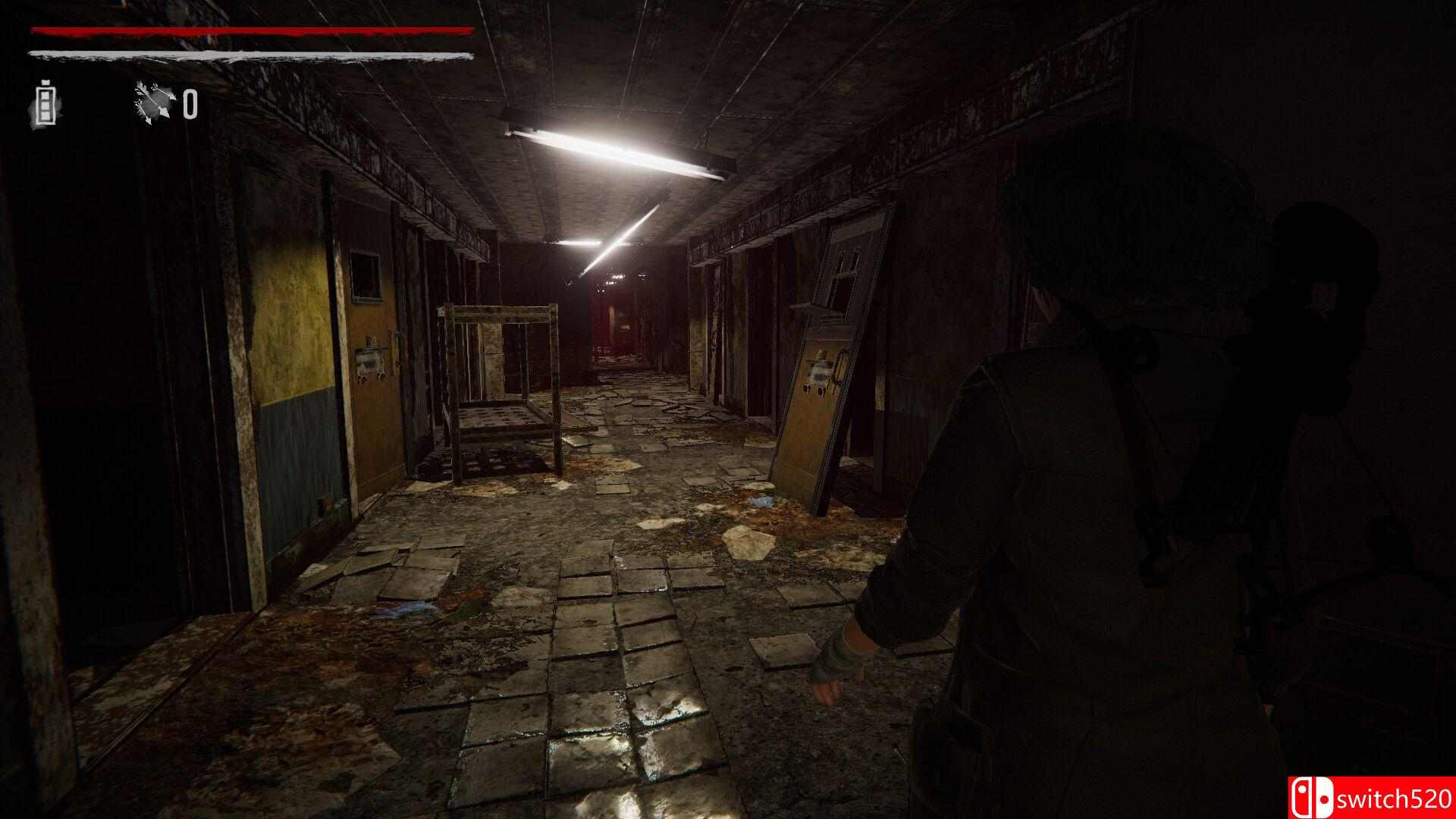Image resolution: width=1456 pixels, height=819 pixels.
Task: Click the switch520 watermark logo
Action: click(1373, 798)
